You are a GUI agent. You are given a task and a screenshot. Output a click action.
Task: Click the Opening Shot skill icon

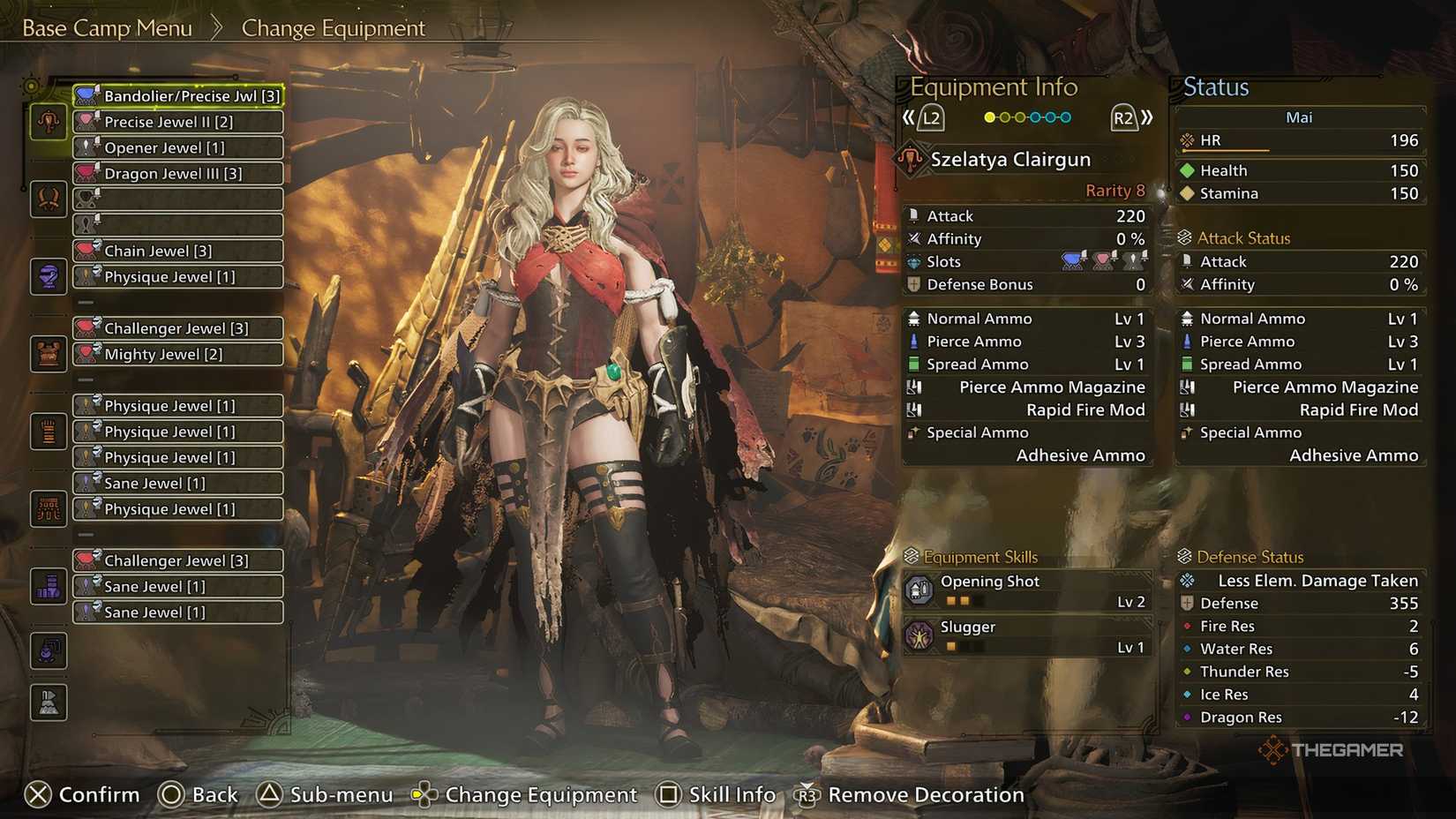[921, 590]
